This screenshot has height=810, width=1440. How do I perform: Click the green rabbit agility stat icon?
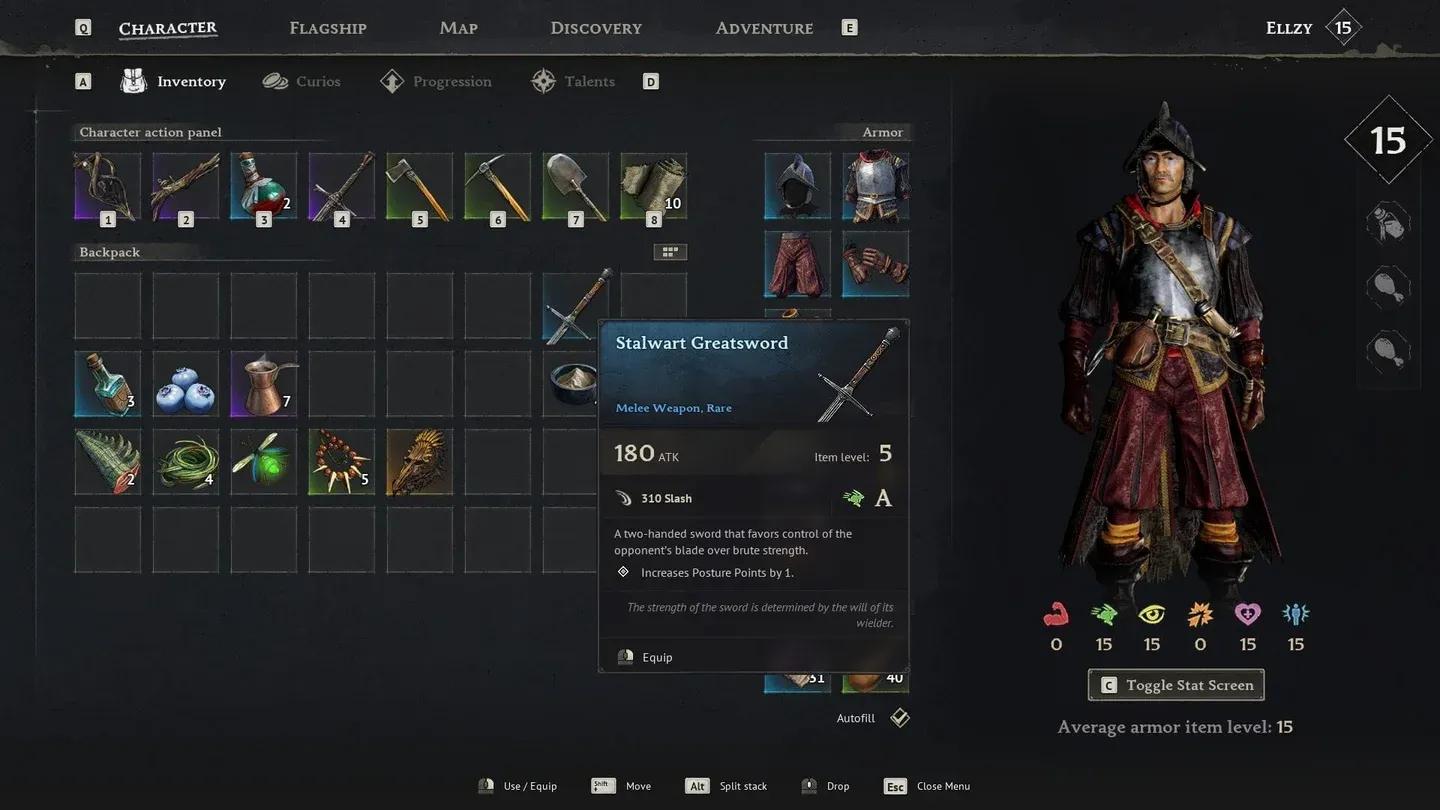point(1103,614)
